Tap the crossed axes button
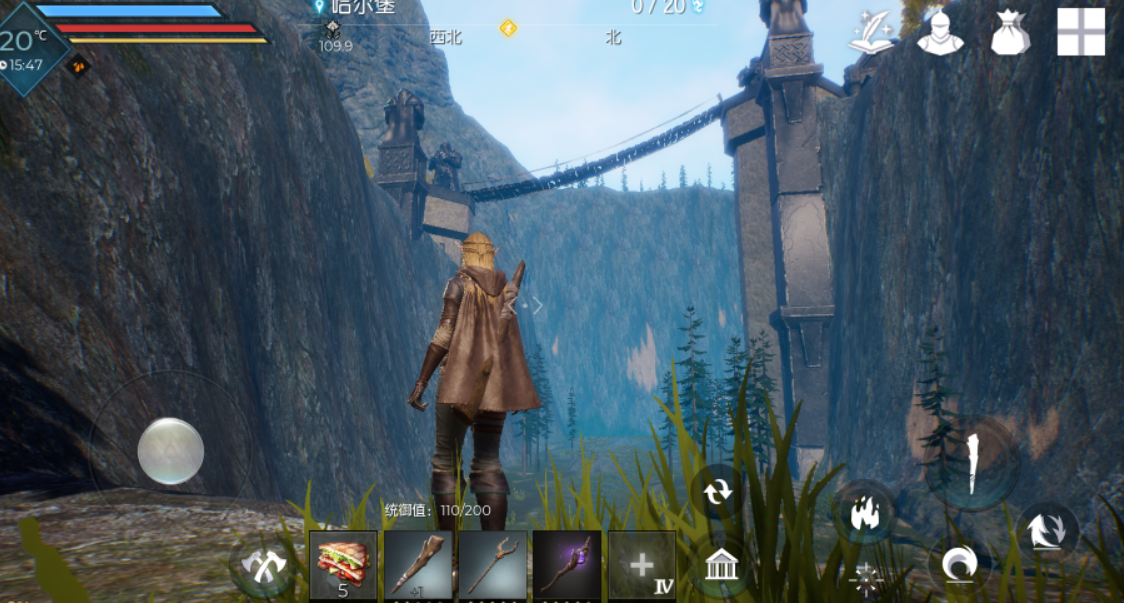The image size is (1124, 603). point(264,566)
